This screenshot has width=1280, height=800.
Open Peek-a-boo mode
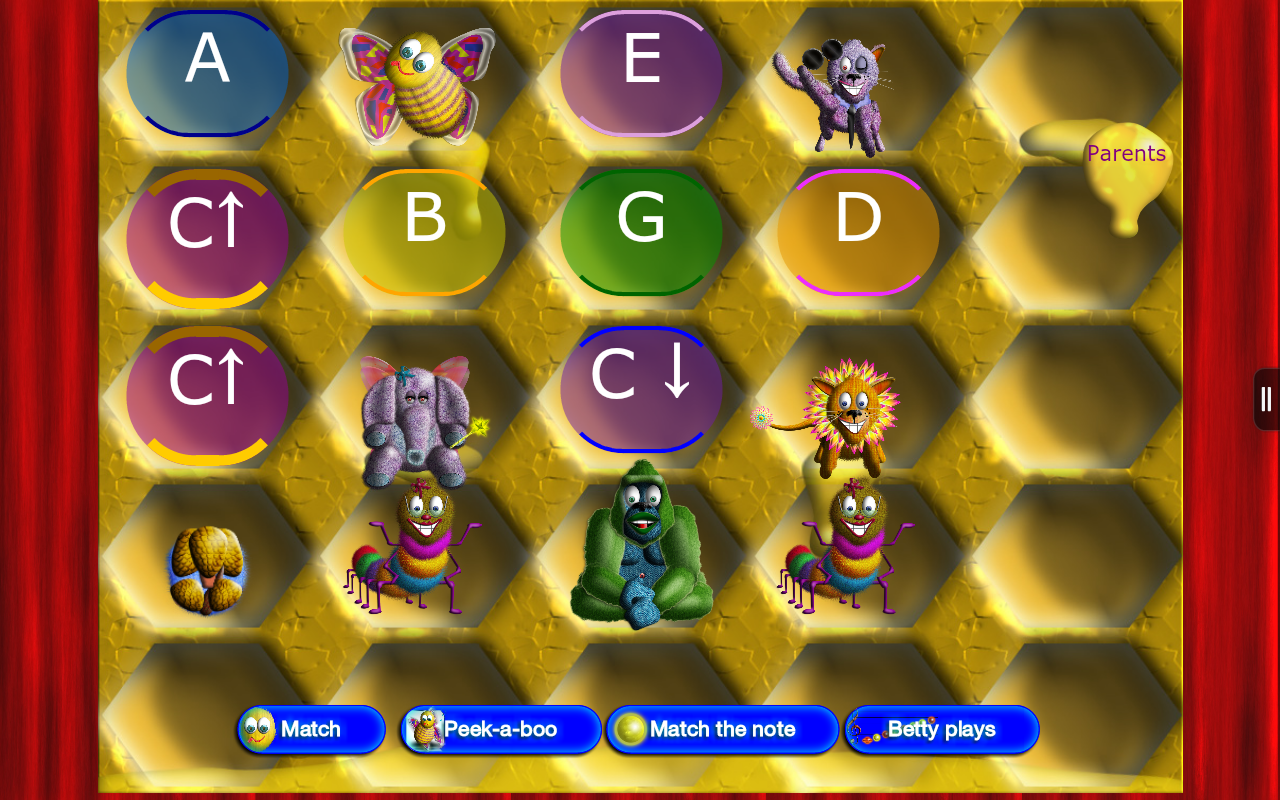coord(500,730)
